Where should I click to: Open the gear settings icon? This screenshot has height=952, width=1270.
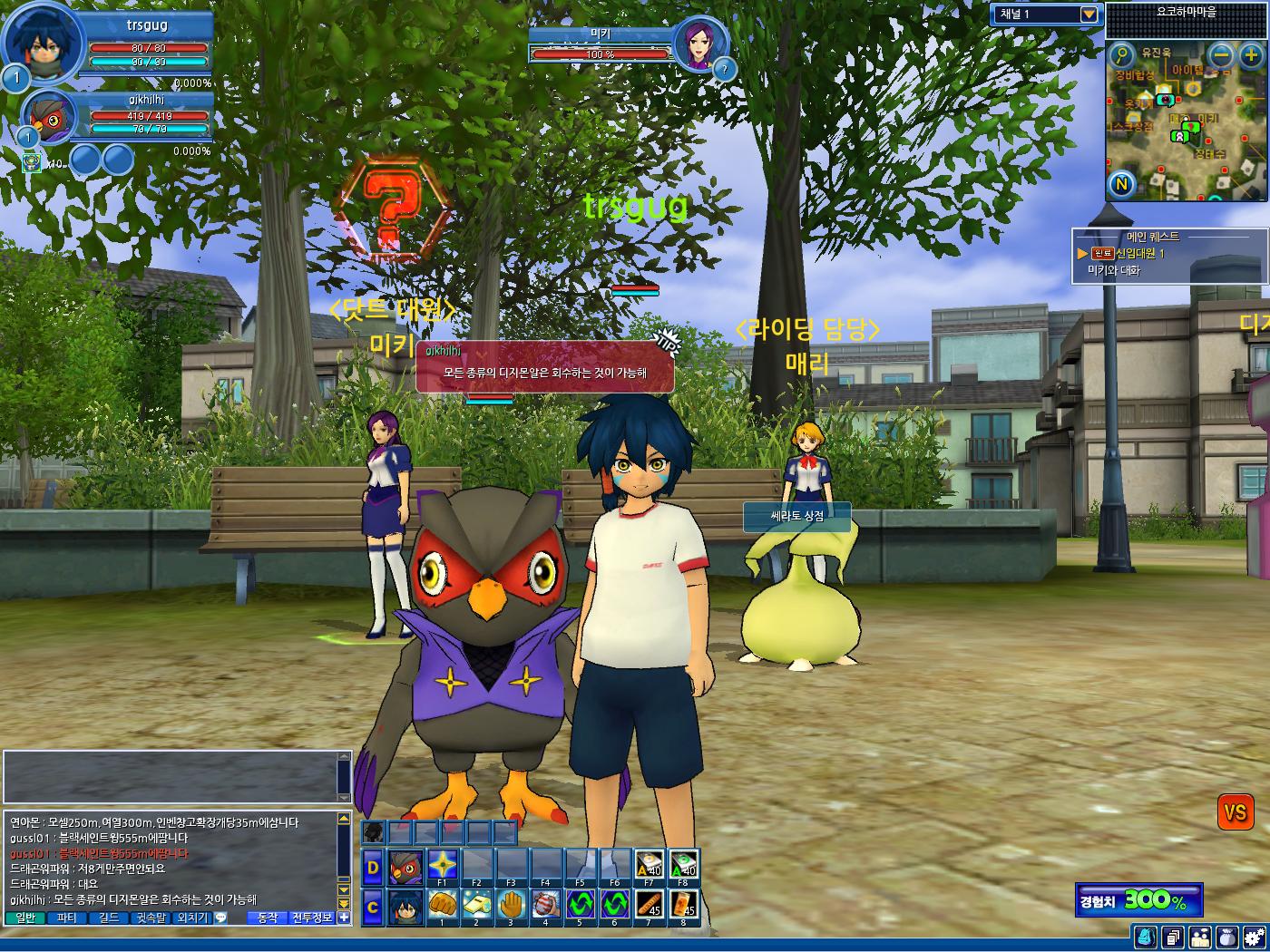pos(1255,937)
